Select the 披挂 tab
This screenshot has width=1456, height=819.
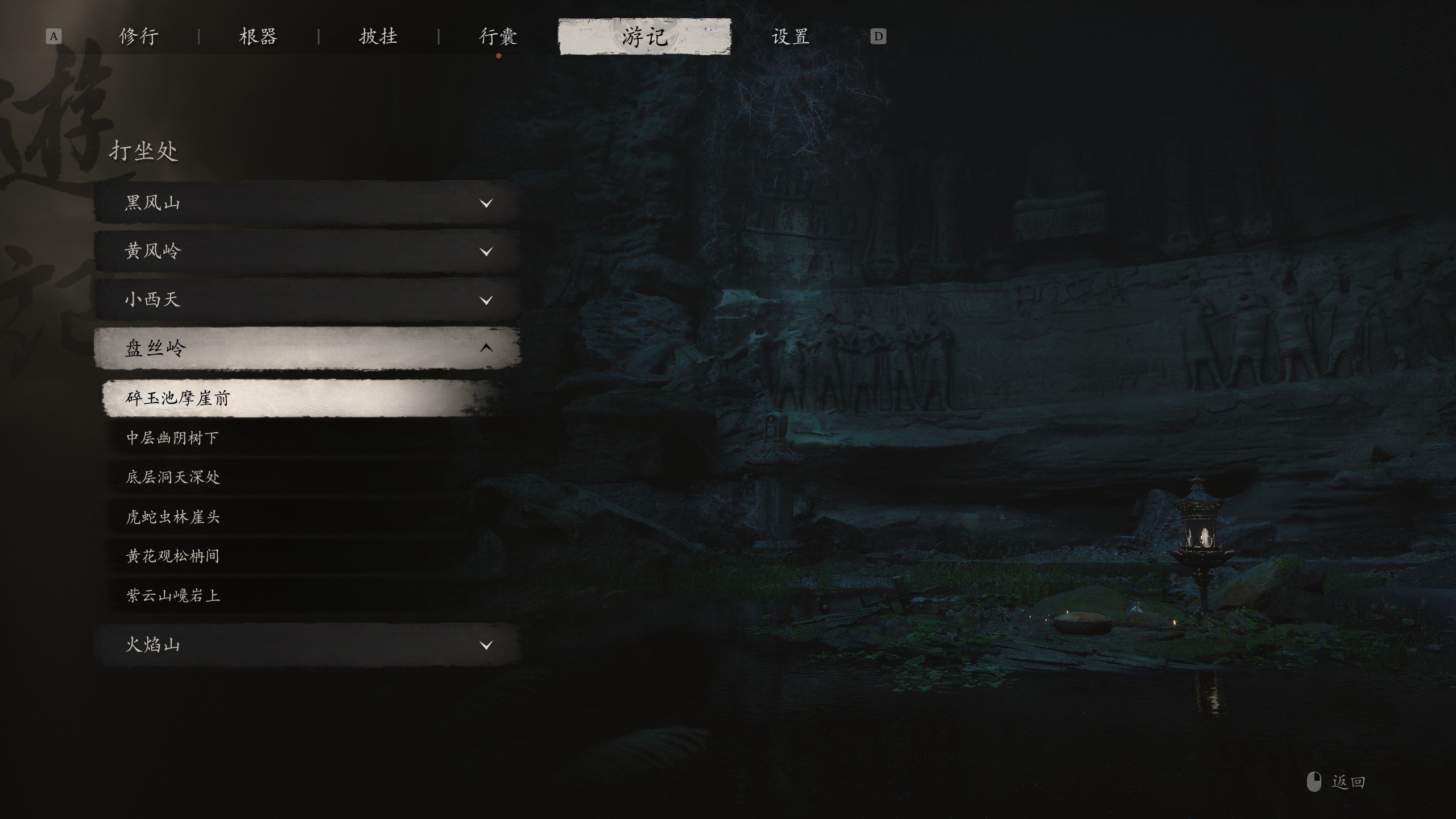click(x=378, y=37)
